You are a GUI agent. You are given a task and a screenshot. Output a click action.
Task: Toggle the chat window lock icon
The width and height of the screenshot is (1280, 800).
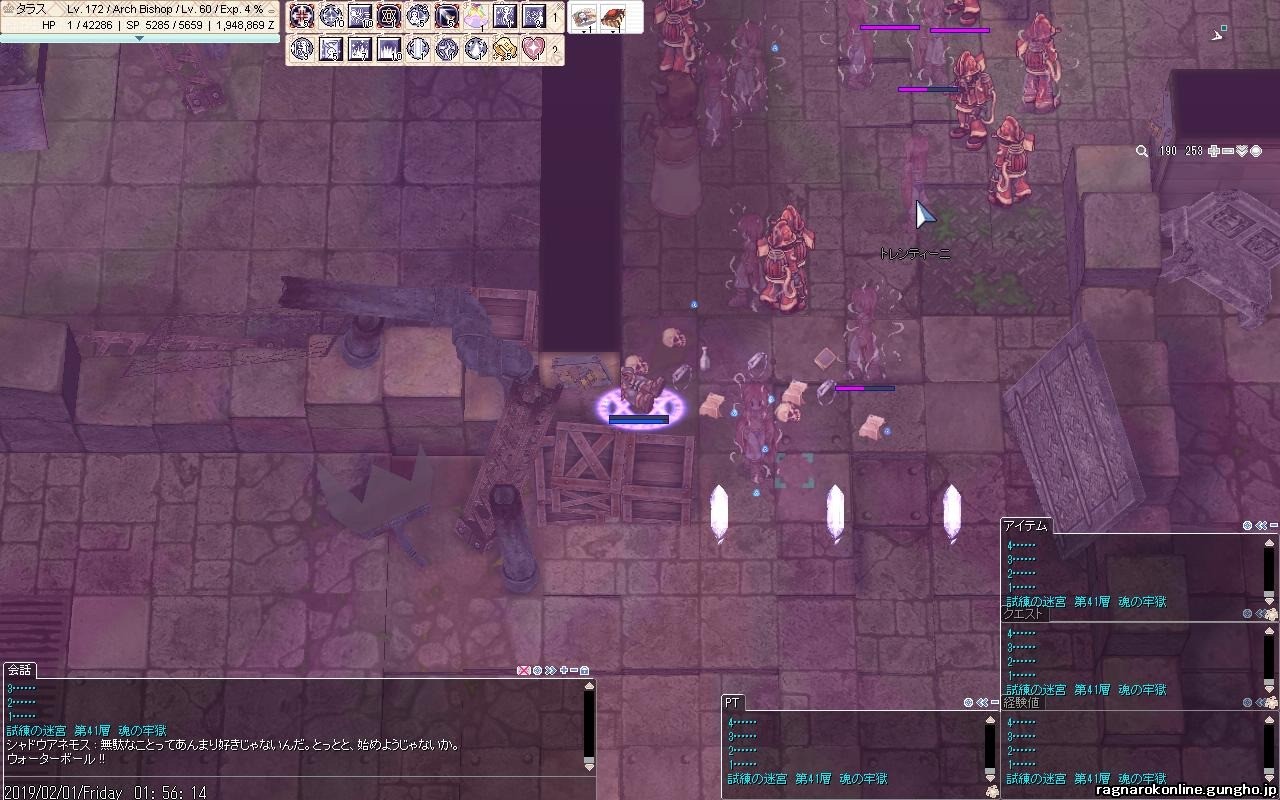click(x=584, y=670)
